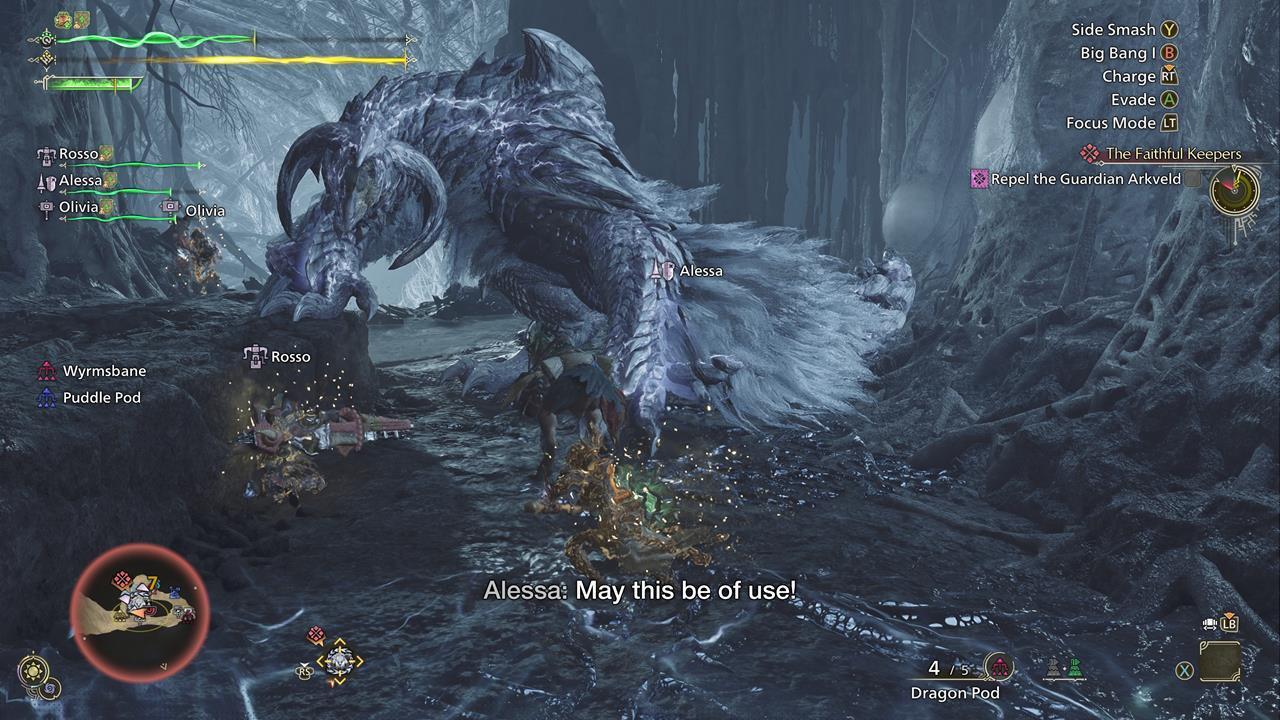Choose the Wyrmsbane slinger ammo entry
The image size is (1280, 720).
click(x=104, y=371)
